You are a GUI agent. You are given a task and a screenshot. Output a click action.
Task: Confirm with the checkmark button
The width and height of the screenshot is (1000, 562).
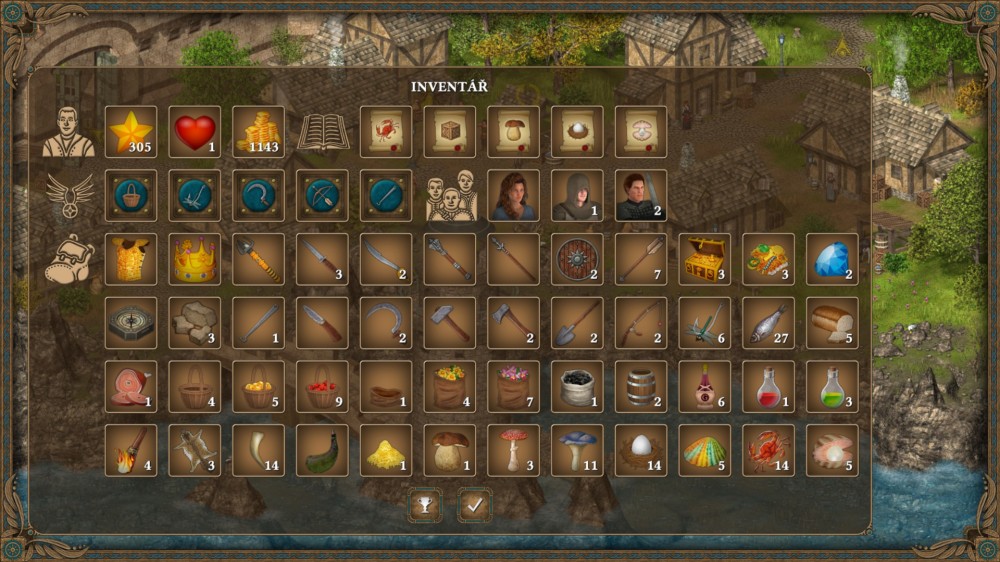coord(474,505)
